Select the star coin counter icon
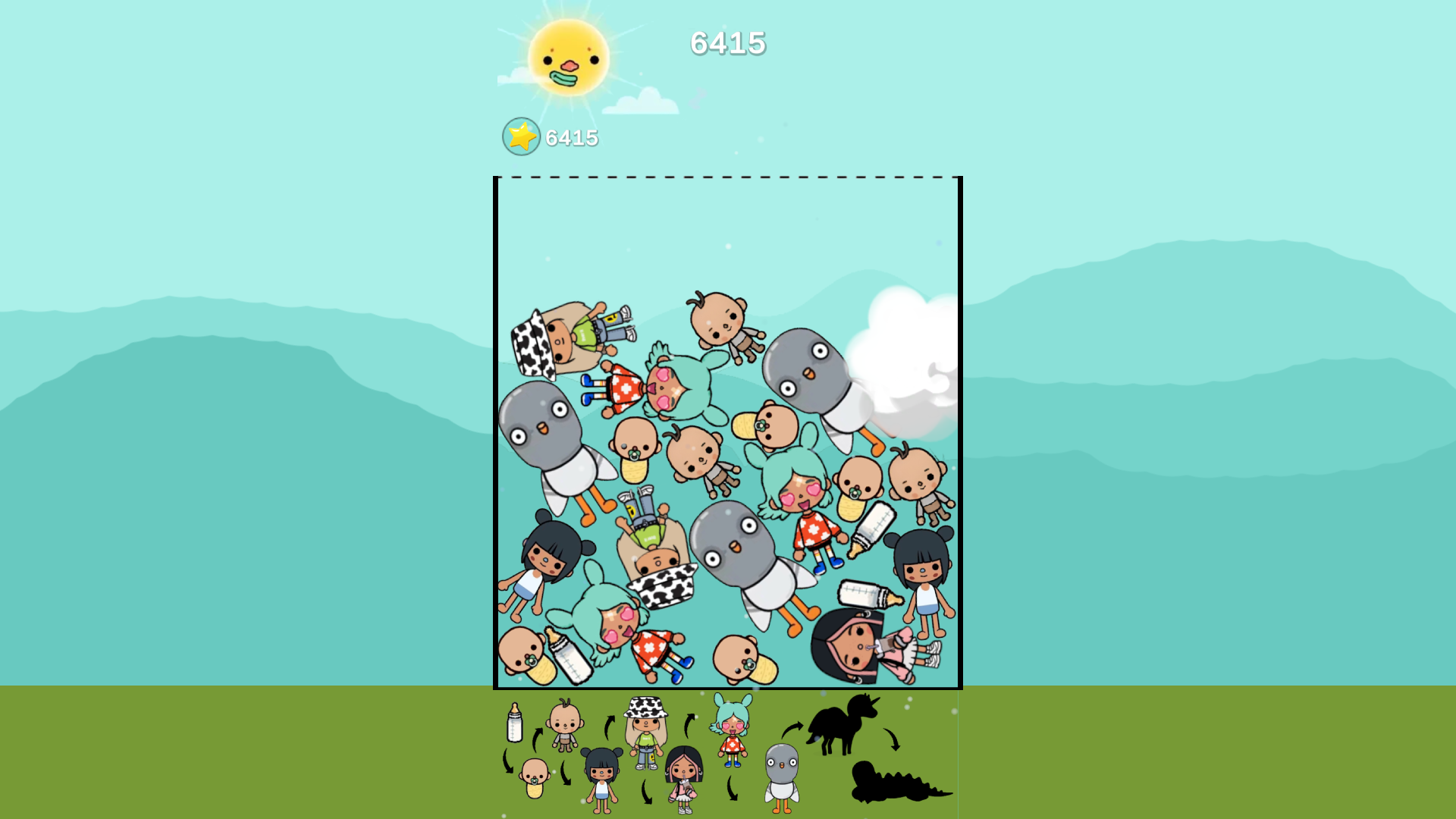1456x819 pixels. 520,137
